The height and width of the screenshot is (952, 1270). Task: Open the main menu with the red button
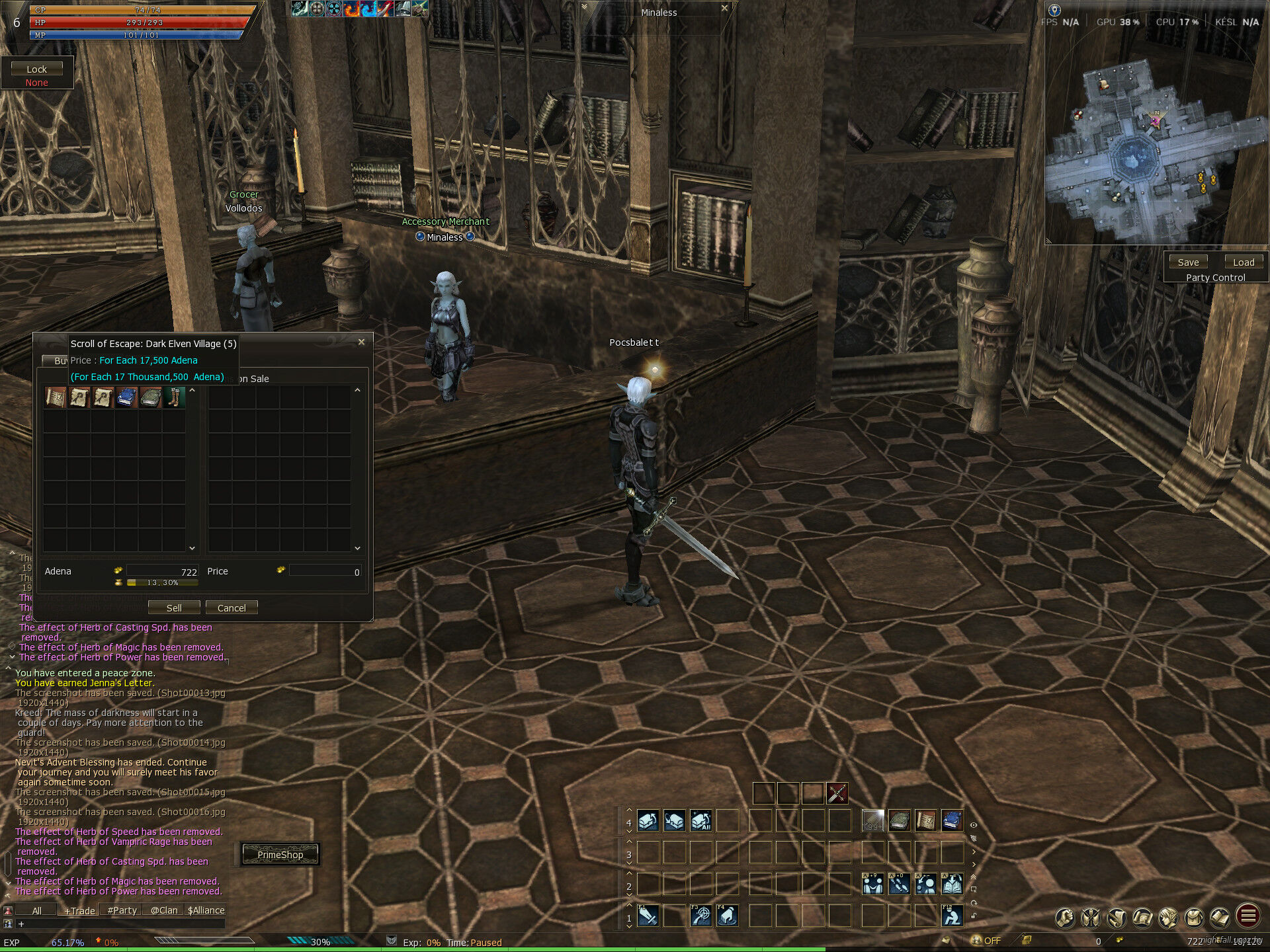[1248, 916]
